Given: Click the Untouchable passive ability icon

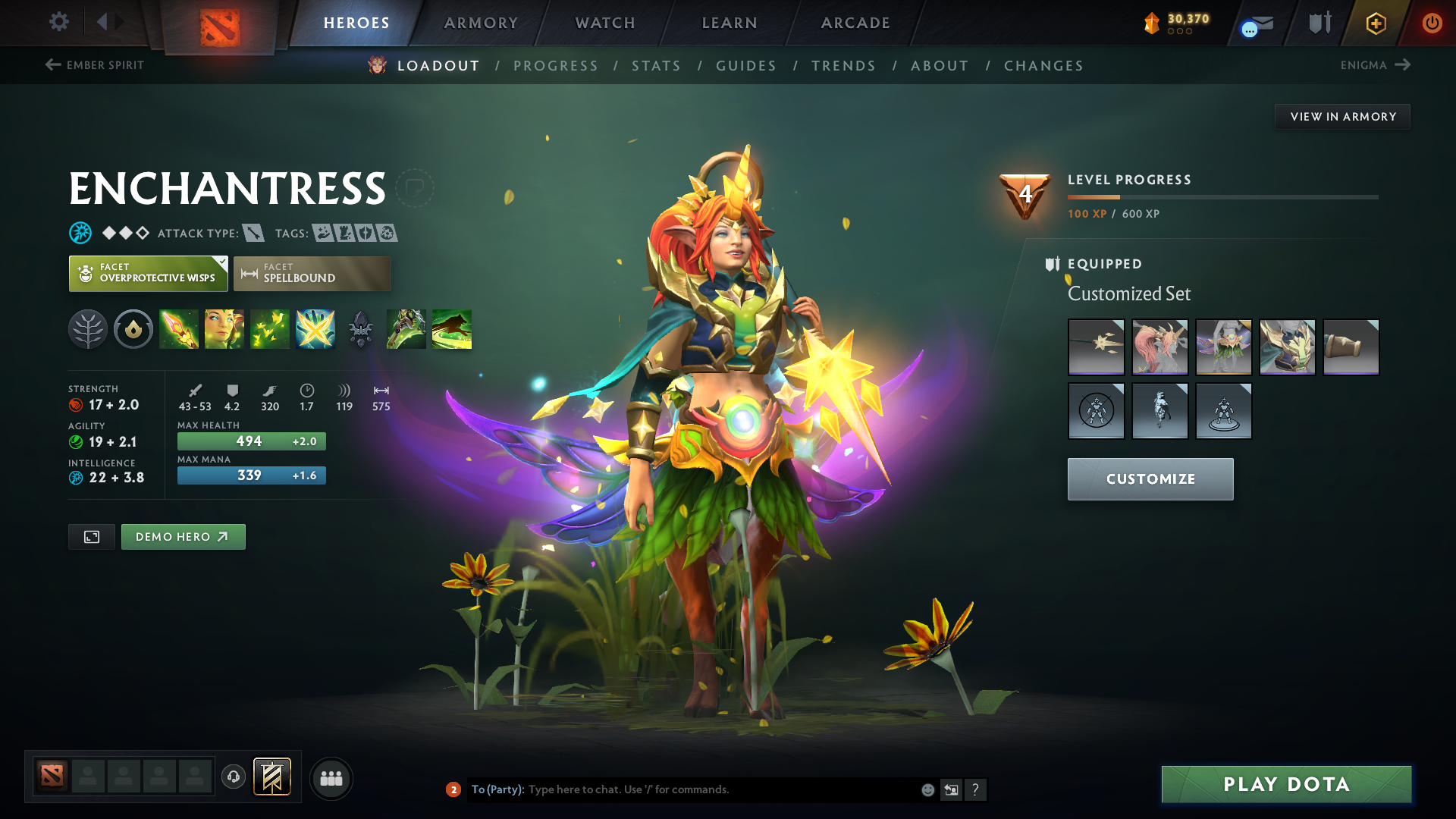Looking at the screenshot, I should [315, 329].
